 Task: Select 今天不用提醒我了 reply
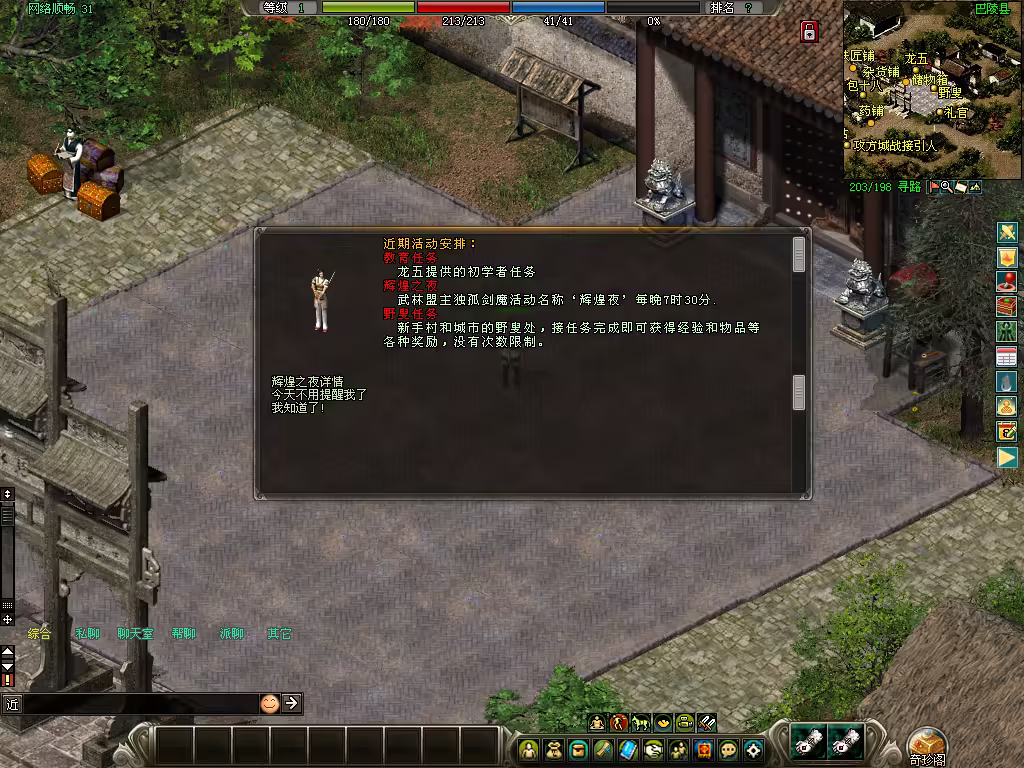click(319, 394)
